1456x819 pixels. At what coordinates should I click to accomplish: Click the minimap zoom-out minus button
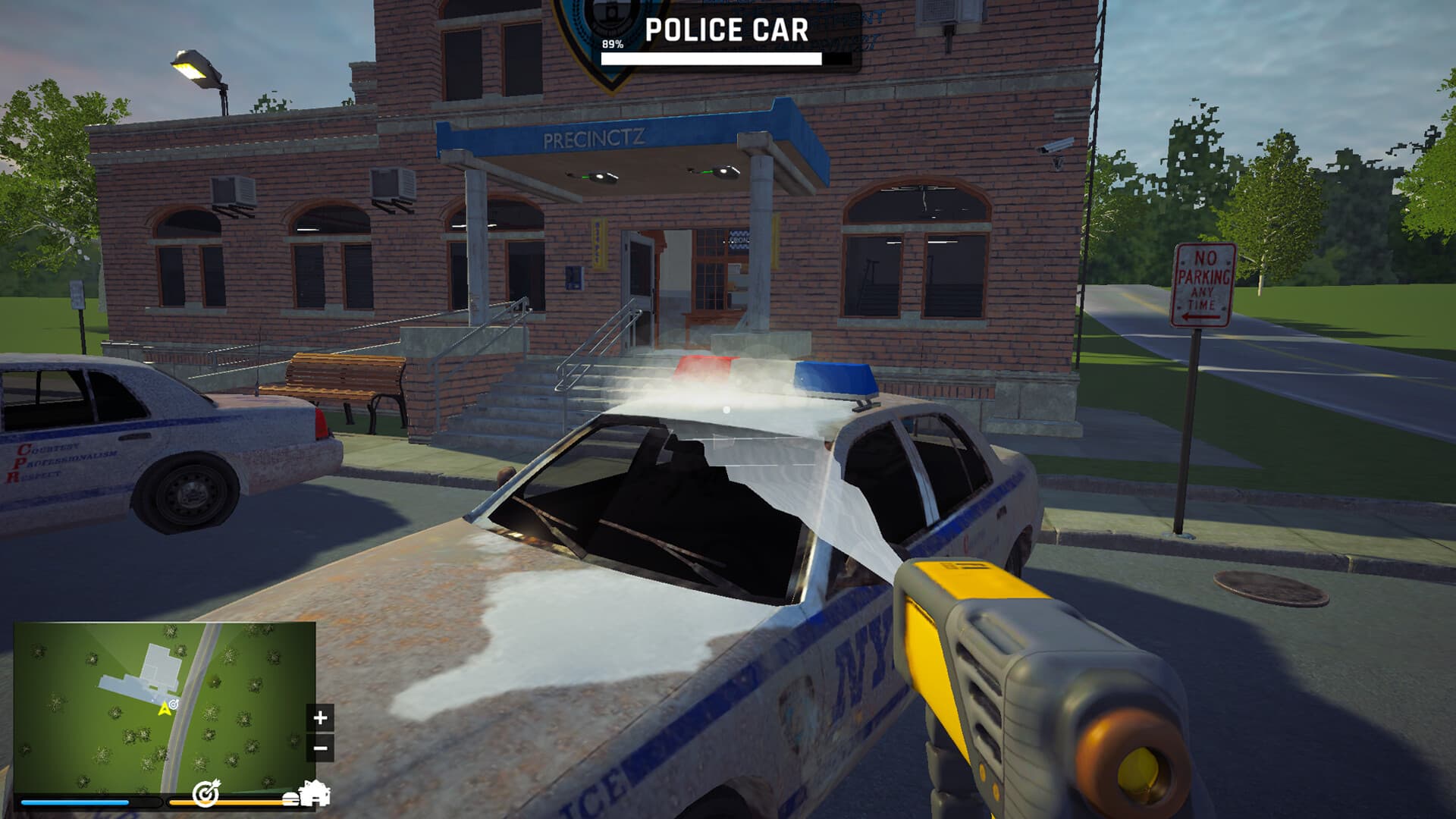click(321, 748)
